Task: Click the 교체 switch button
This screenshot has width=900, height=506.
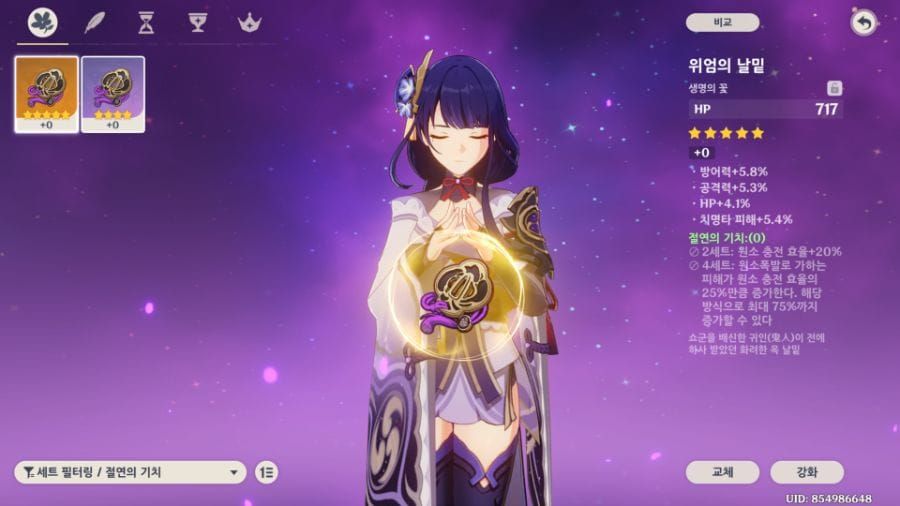Action: [722, 472]
